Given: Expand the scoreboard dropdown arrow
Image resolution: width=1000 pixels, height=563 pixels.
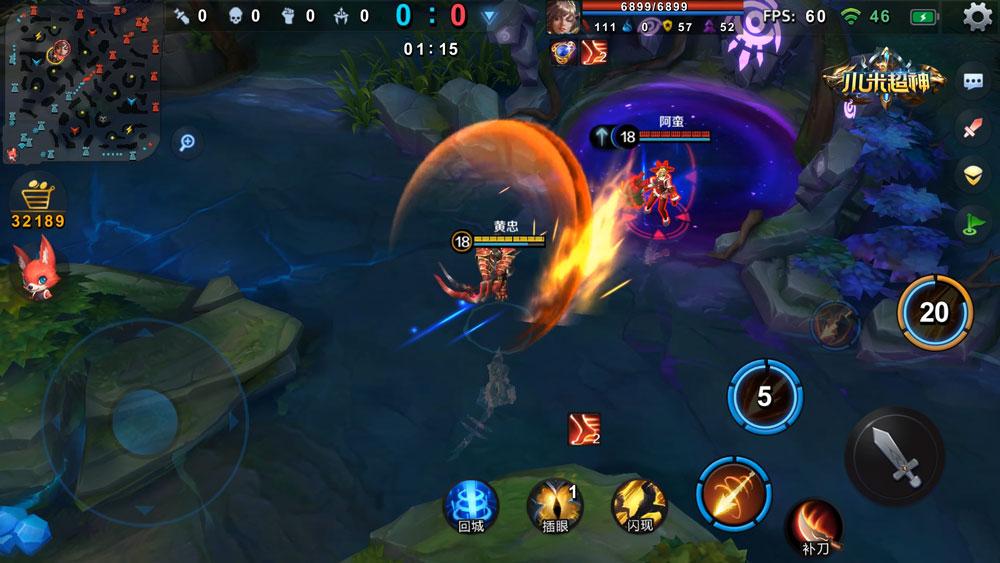Looking at the screenshot, I should tap(488, 16).
